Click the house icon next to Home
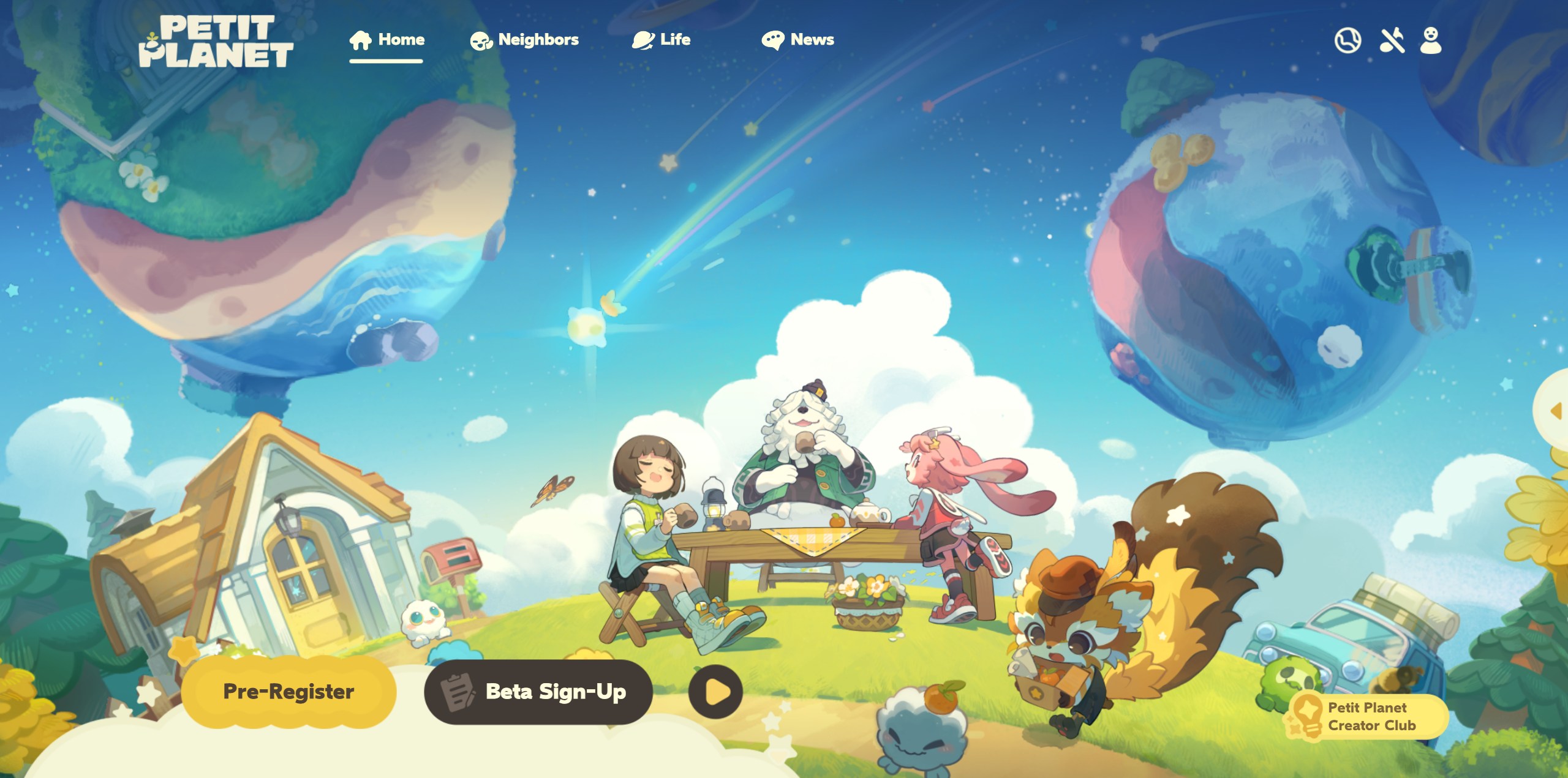The image size is (1568, 778). click(x=360, y=39)
